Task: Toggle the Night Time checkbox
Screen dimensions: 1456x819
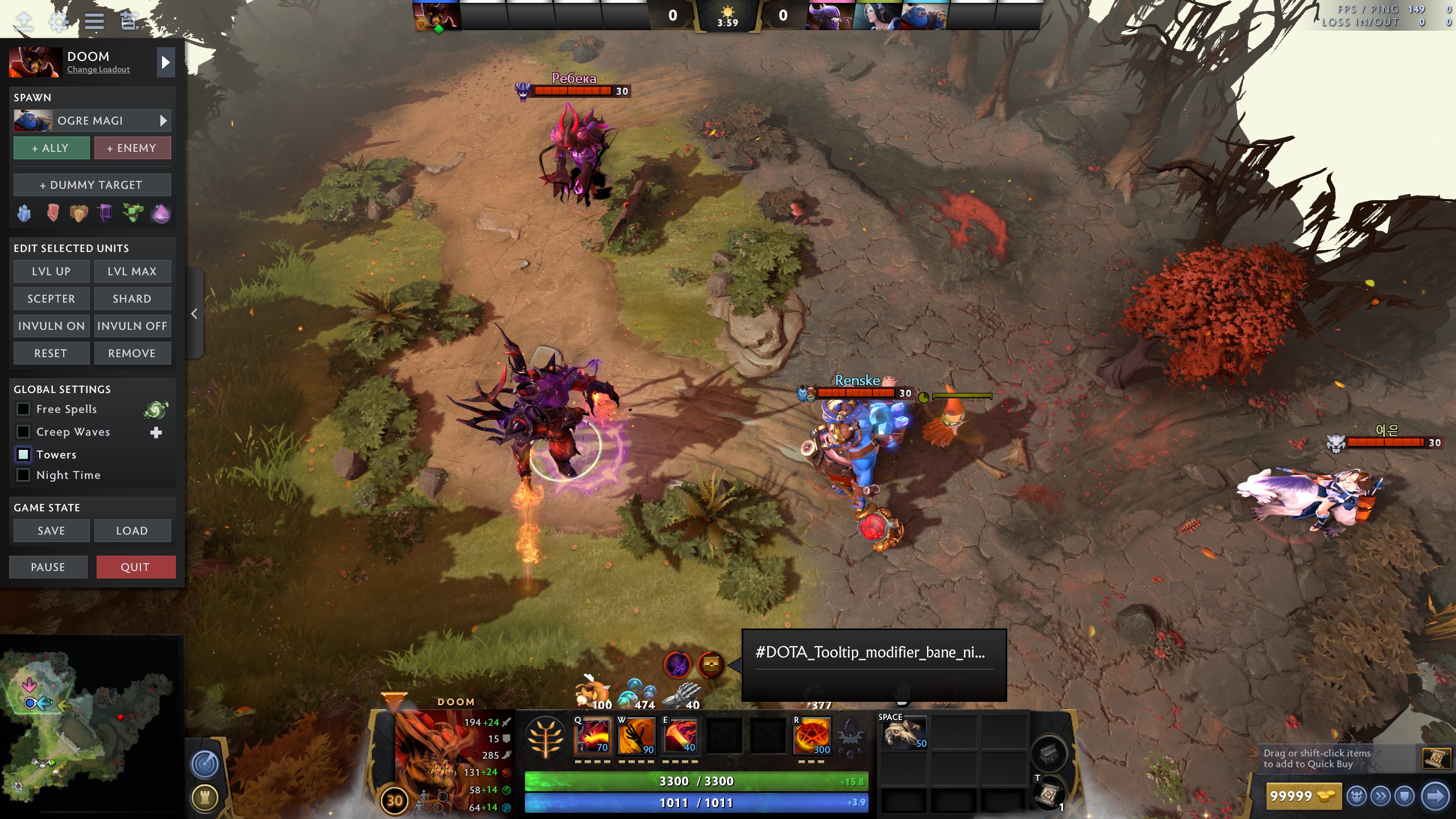Action: pyautogui.click(x=23, y=475)
